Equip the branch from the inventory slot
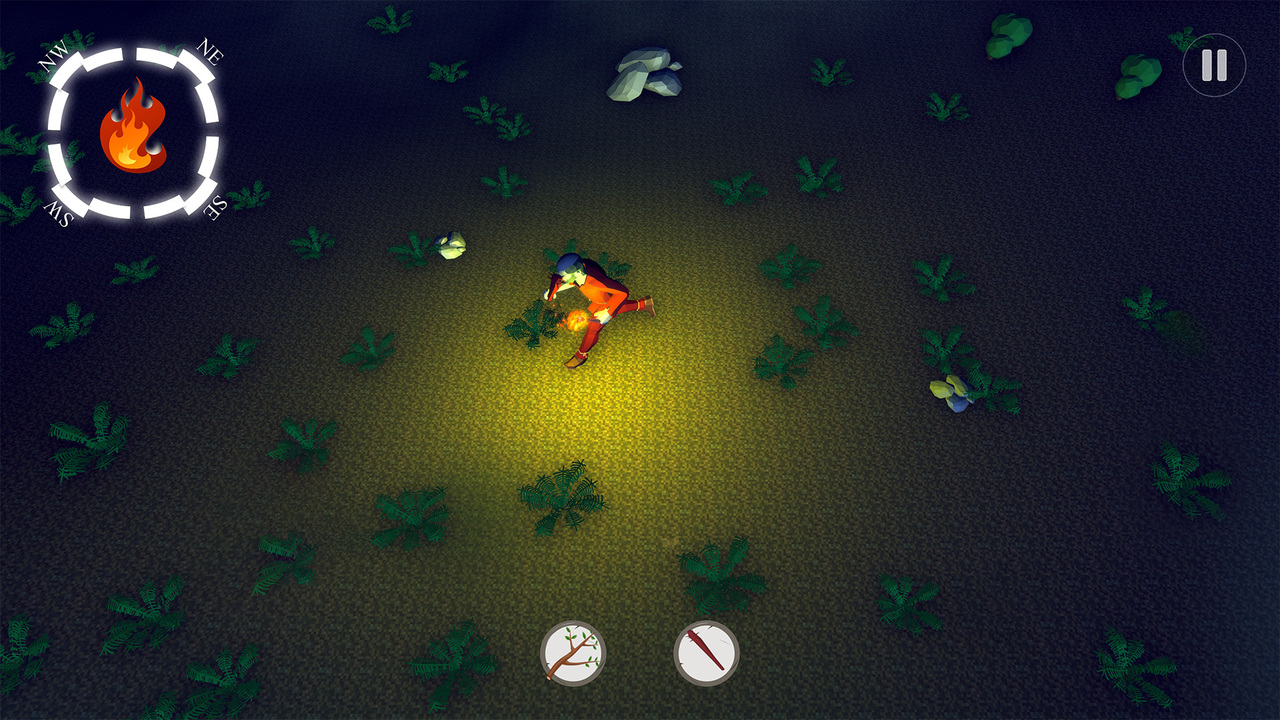 pyautogui.click(x=574, y=651)
